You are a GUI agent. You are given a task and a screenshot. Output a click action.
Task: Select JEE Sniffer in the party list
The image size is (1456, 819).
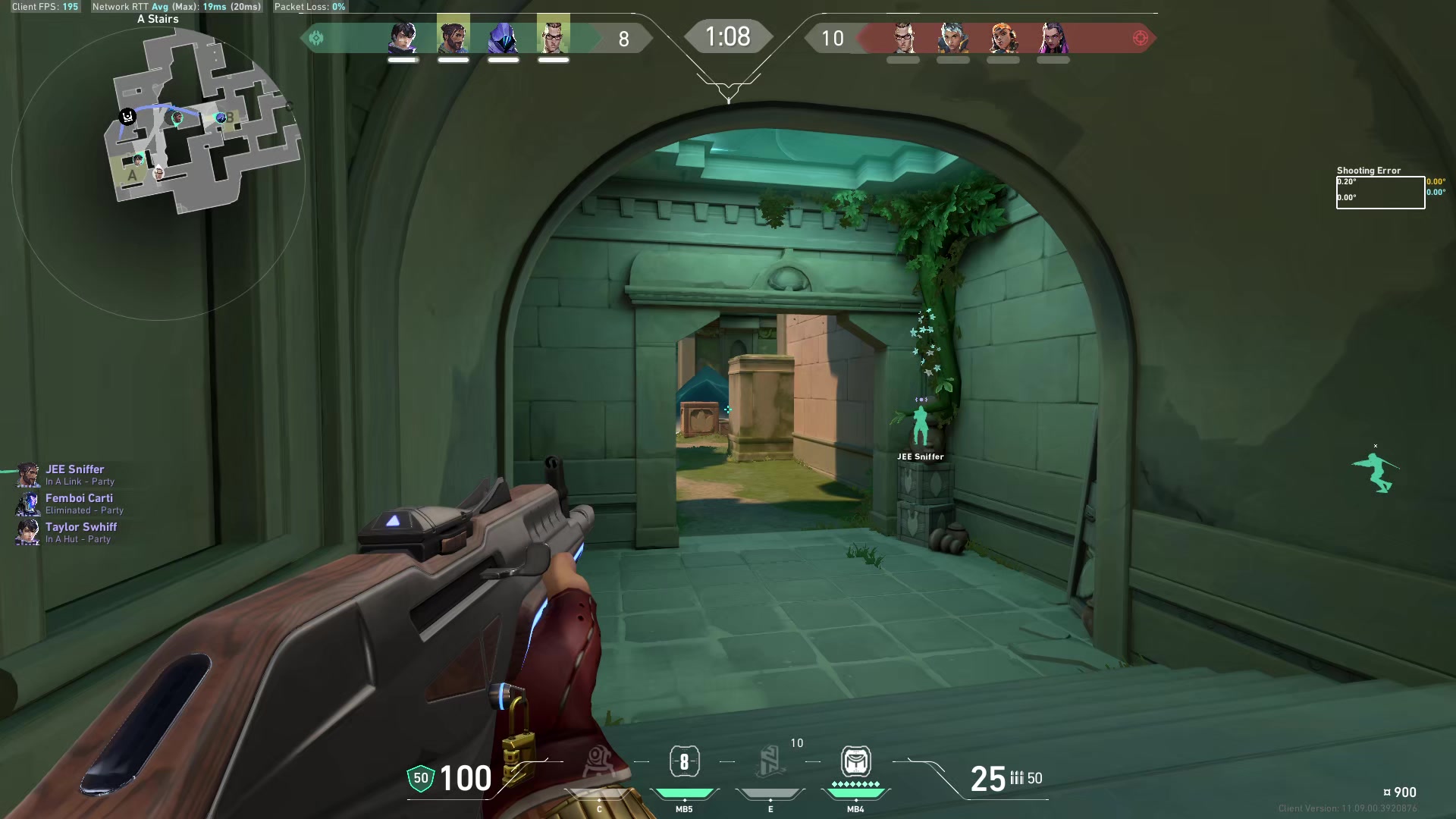[x=74, y=475]
